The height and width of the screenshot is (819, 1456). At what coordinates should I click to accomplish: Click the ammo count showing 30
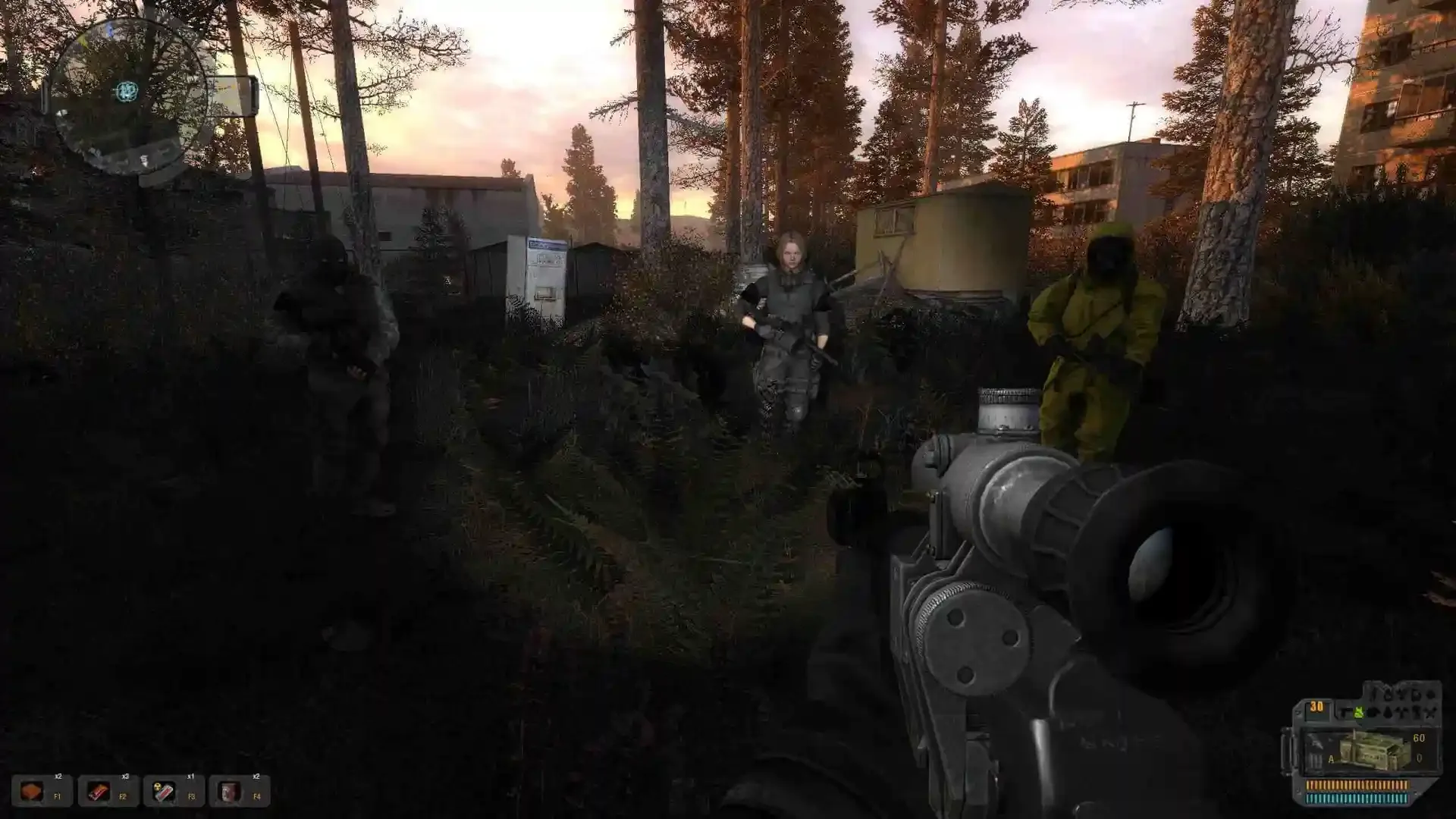1316,708
